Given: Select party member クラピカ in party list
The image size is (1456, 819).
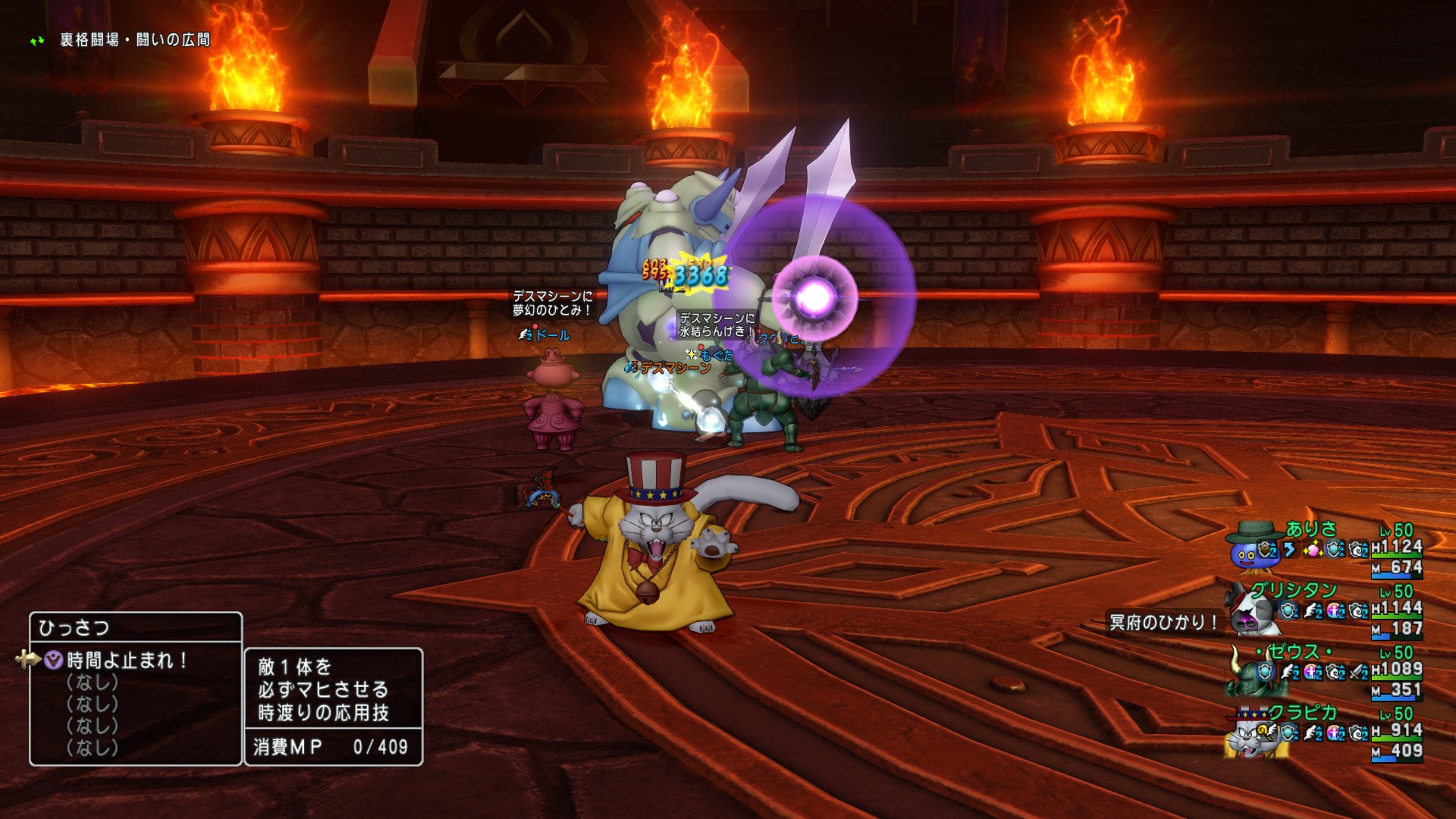Looking at the screenshot, I should (x=1302, y=713).
